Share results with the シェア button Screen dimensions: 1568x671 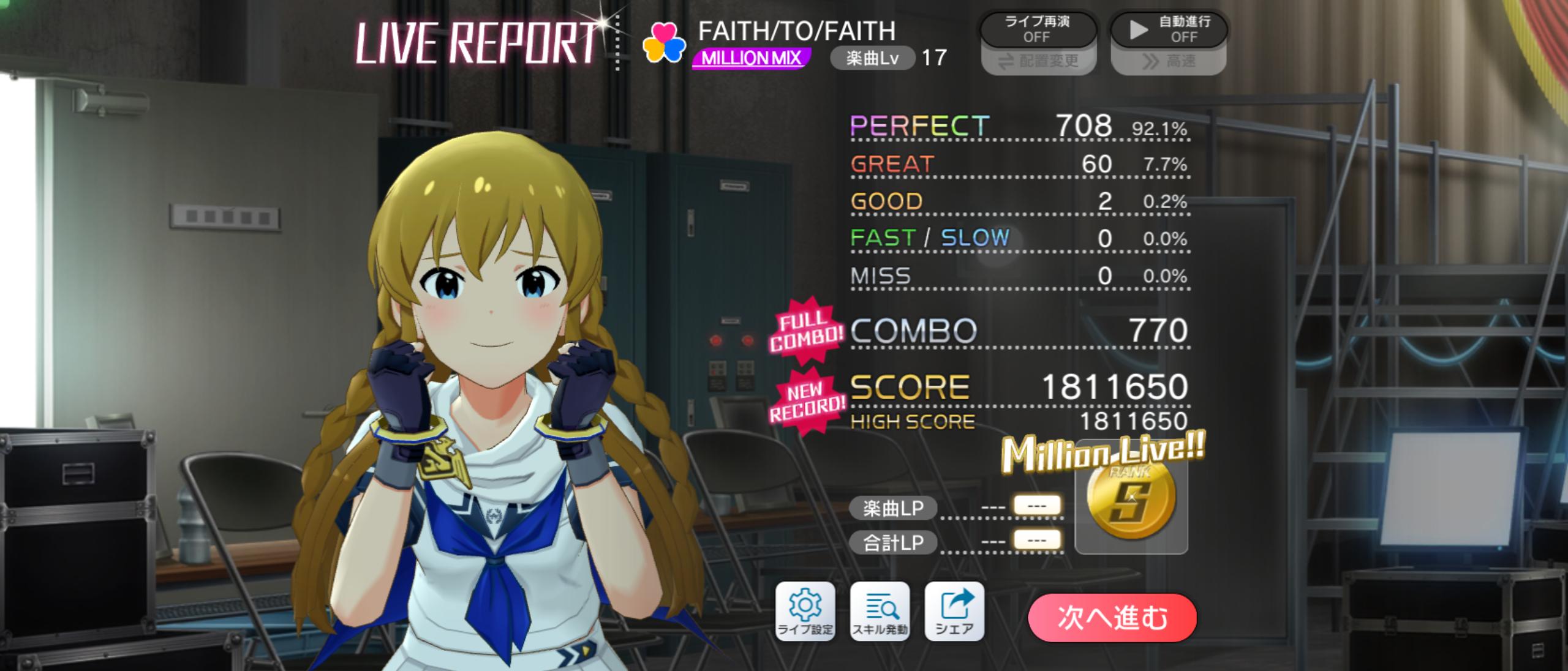954,612
